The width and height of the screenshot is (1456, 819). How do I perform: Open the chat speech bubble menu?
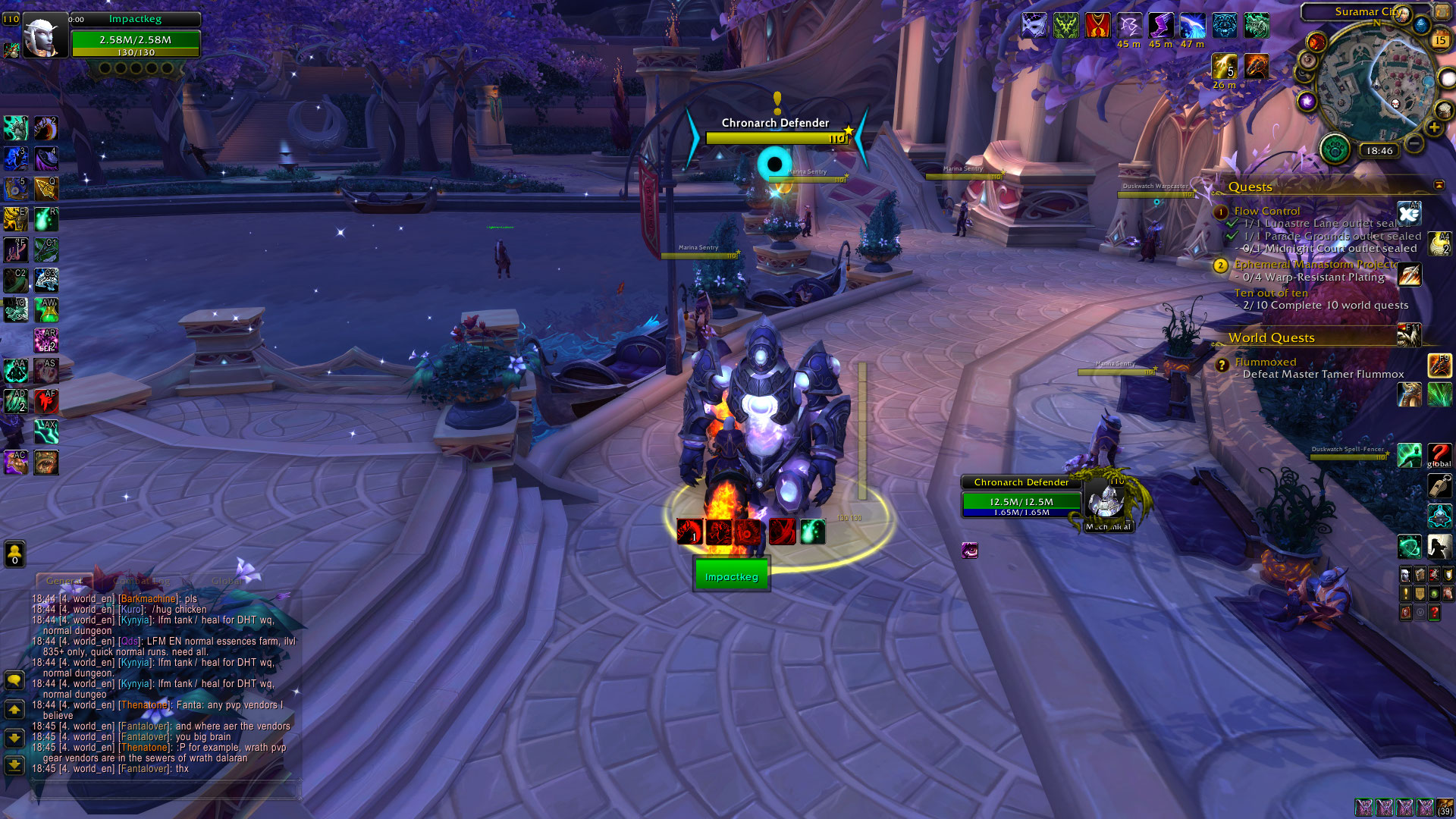[14, 679]
